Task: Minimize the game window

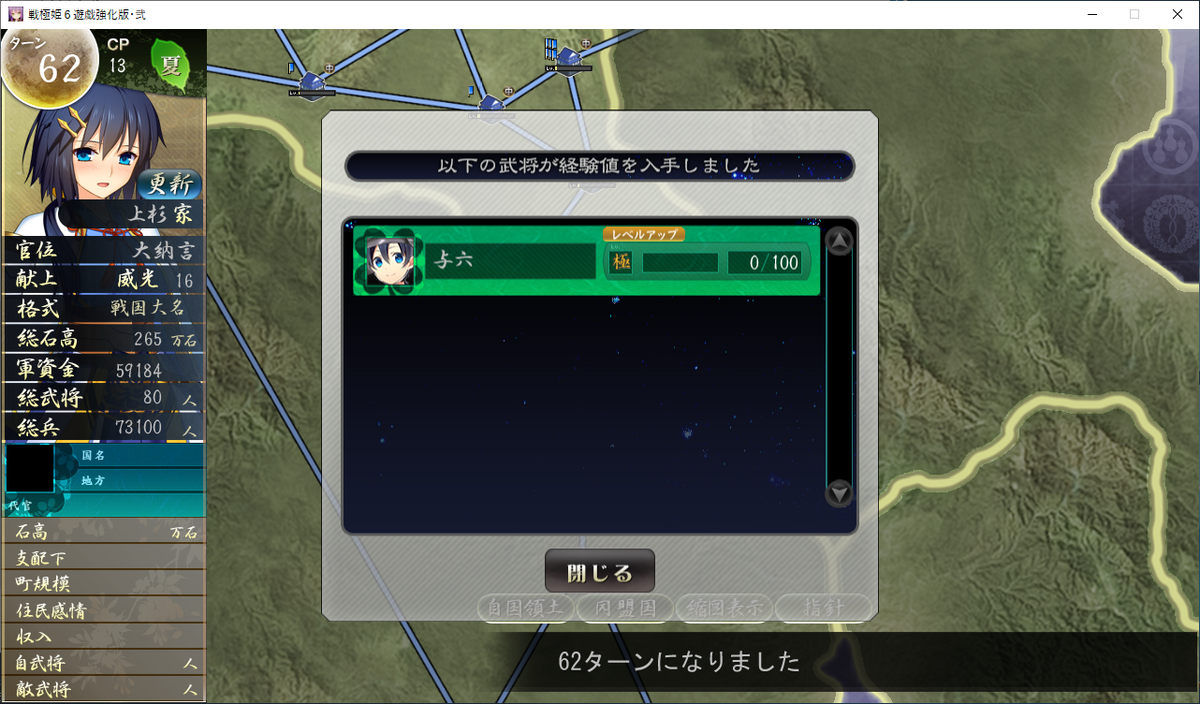Action: pos(1087,14)
